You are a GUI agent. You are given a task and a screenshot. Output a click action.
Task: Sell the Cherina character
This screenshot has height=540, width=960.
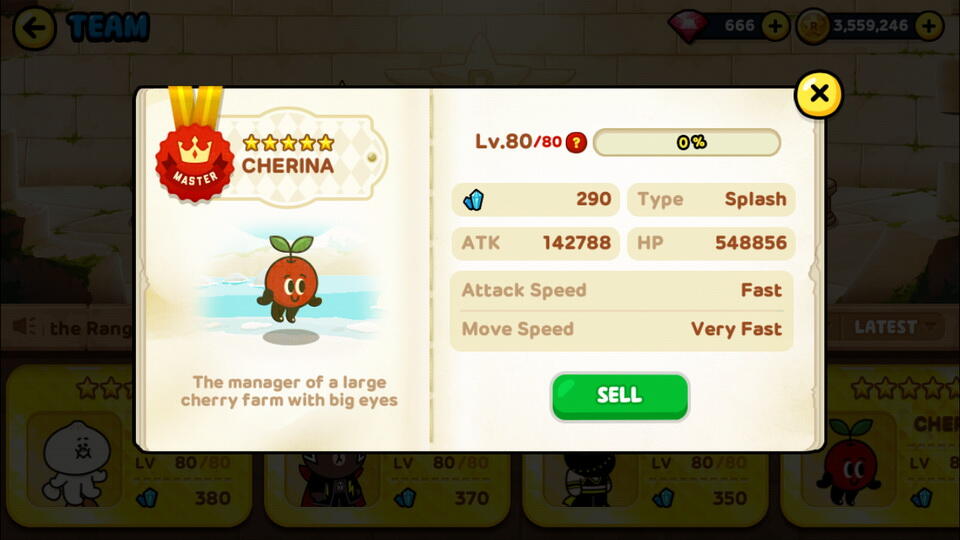tap(619, 396)
